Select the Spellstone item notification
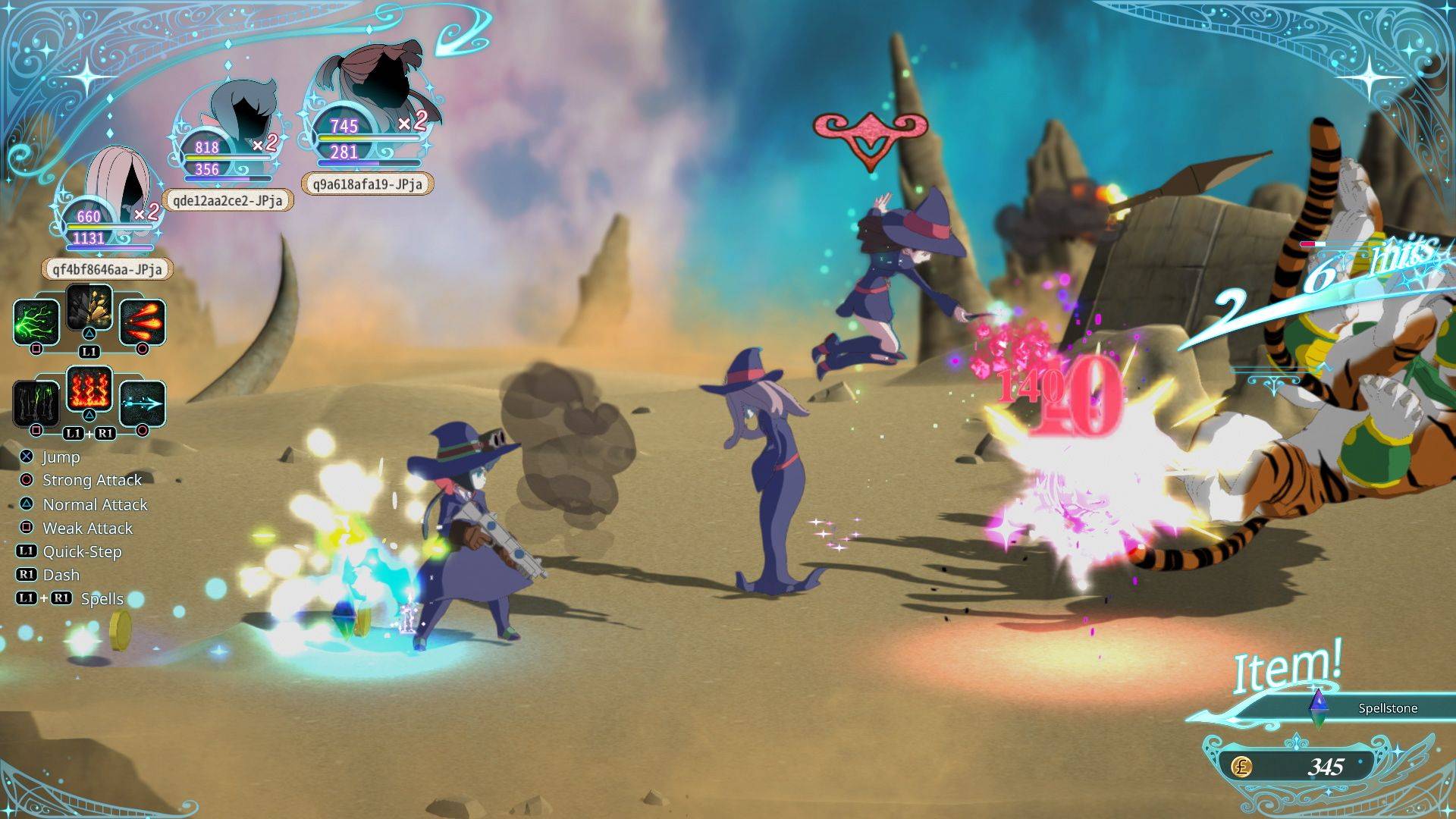This screenshot has width=1456, height=819. pyautogui.click(x=1357, y=708)
